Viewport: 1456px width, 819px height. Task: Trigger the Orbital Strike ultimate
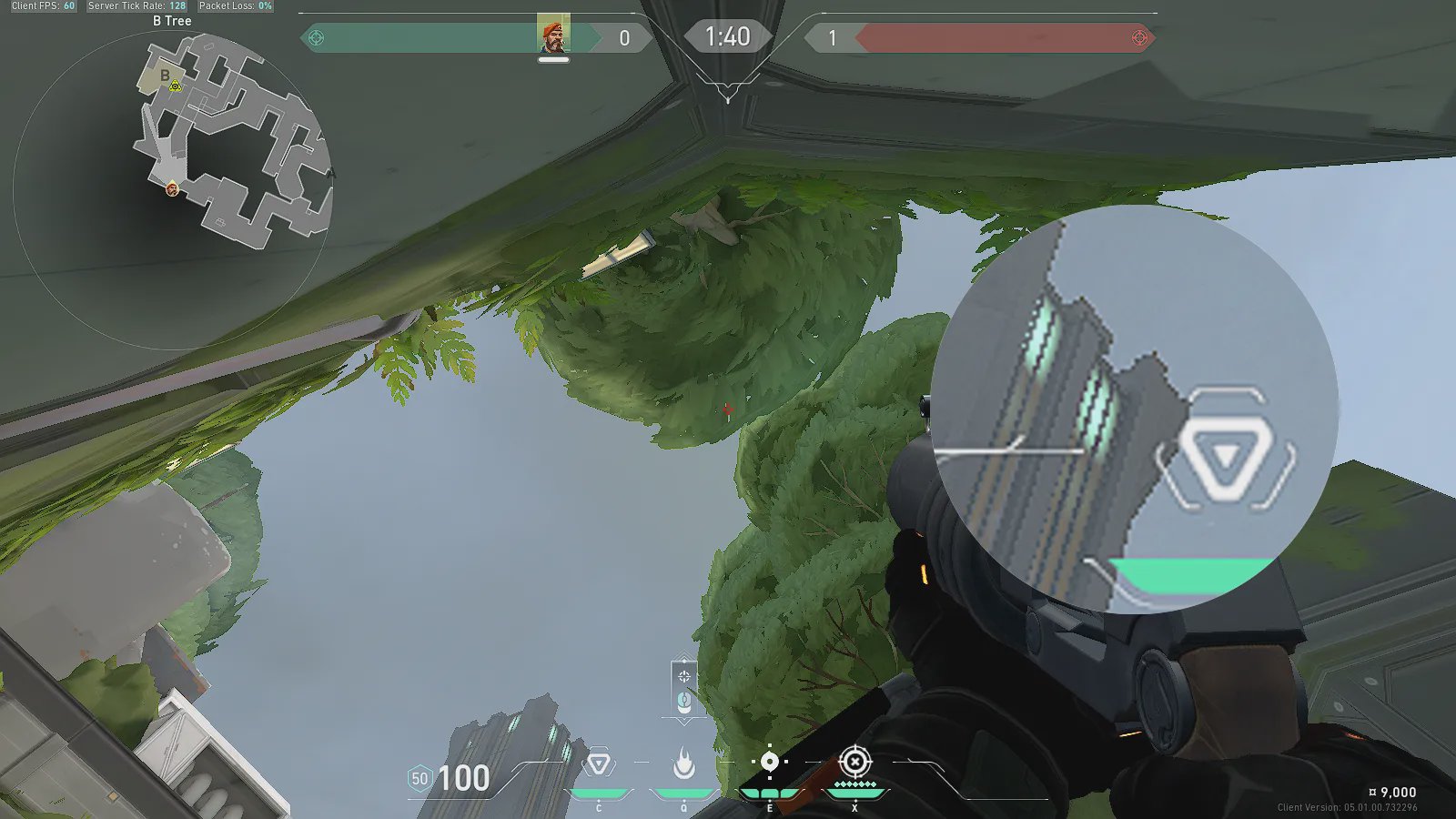[x=854, y=762]
